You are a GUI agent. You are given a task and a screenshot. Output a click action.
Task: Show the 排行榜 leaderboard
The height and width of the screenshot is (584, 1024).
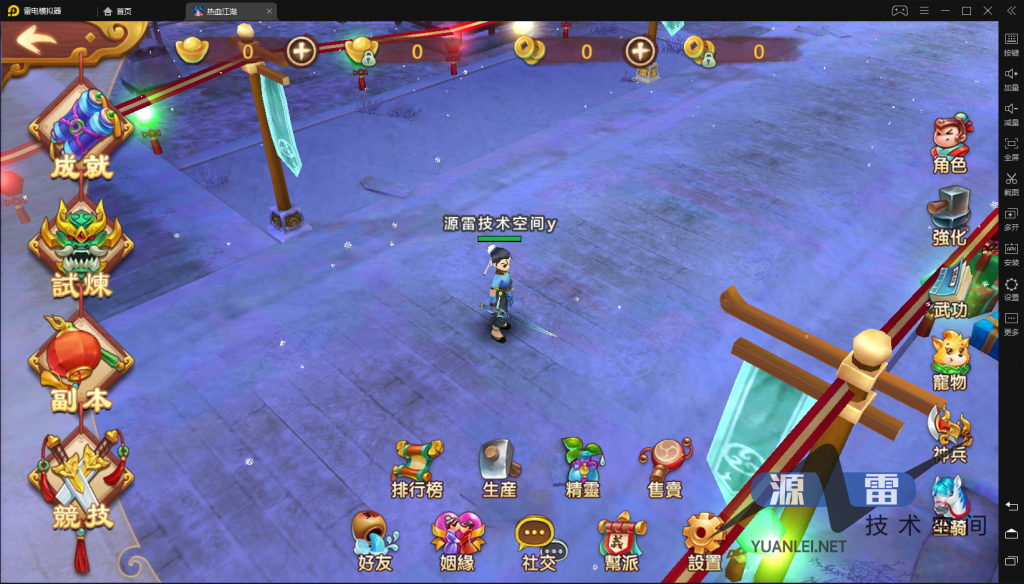click(417, 469)
